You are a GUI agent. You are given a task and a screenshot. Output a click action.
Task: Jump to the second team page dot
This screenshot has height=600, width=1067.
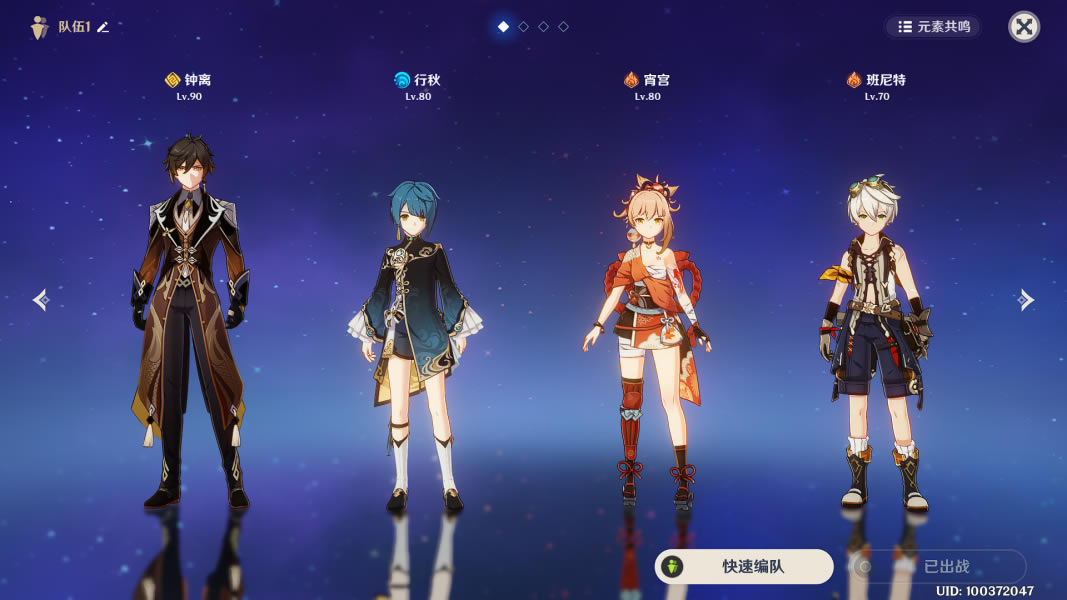(523, 27)
